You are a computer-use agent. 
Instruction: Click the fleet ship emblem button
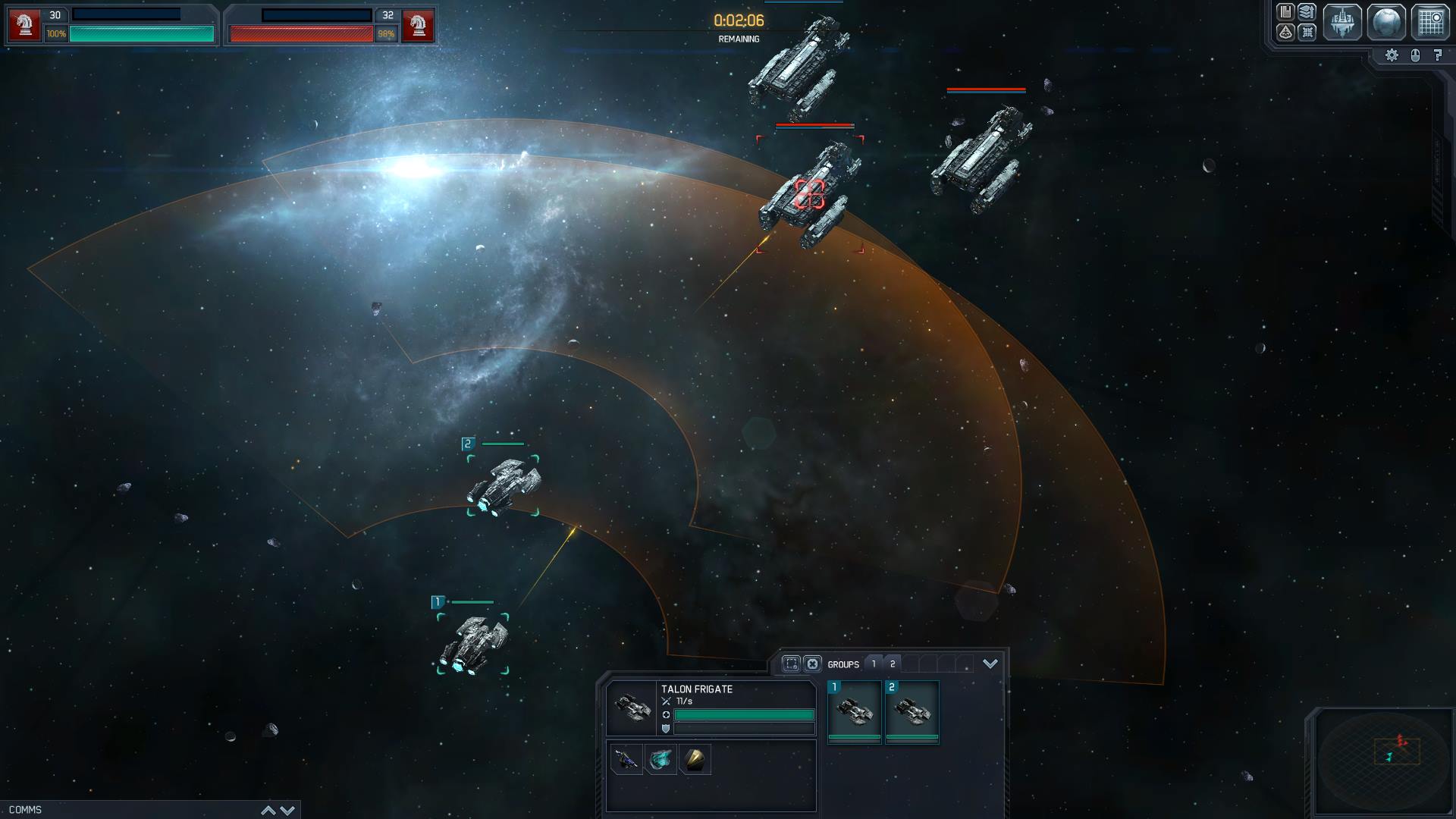tap(1341, 21)
